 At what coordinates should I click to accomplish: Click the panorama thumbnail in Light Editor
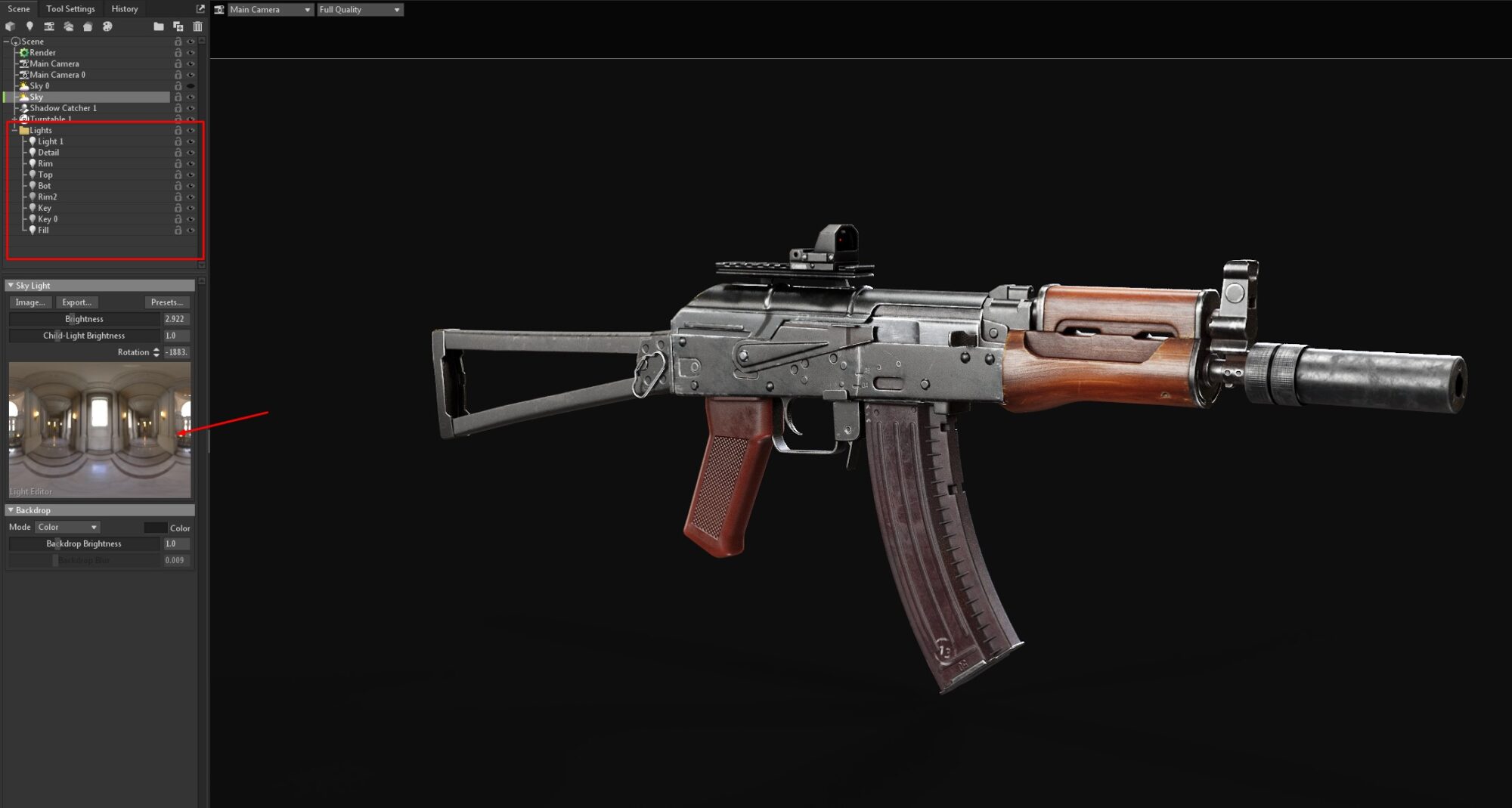99,429
